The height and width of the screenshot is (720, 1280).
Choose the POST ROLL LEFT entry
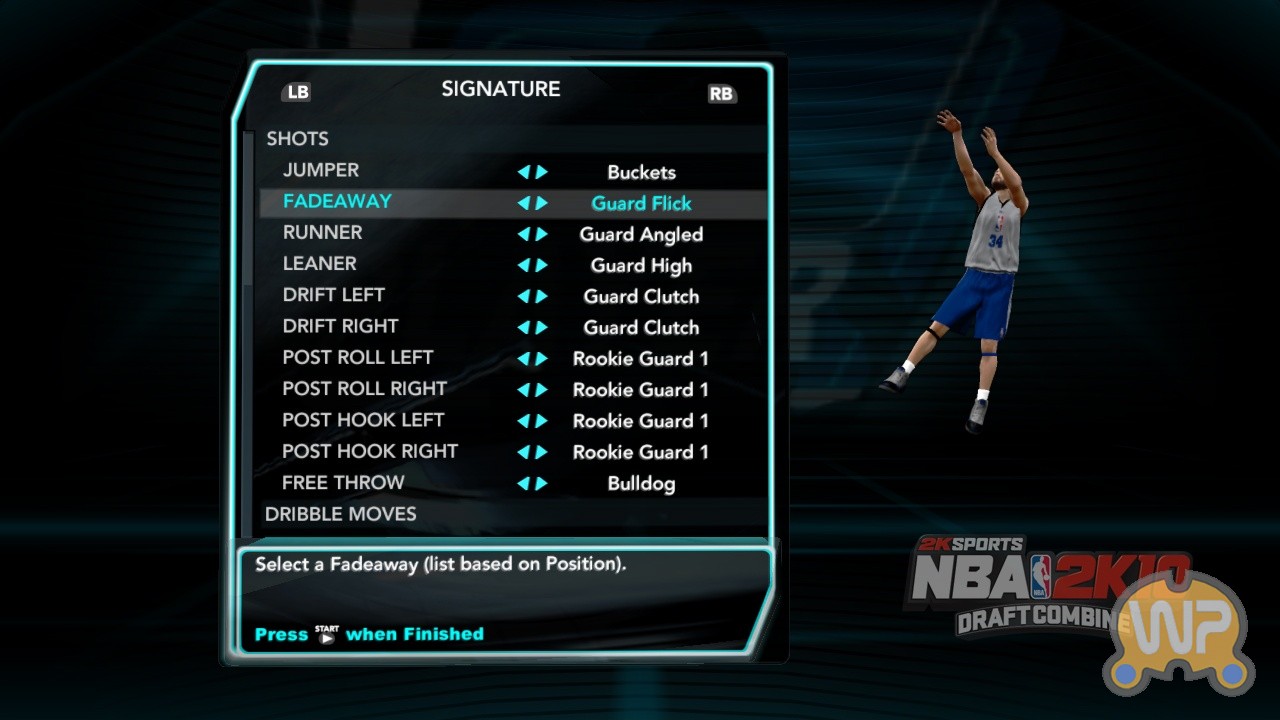(x=357, y=357)
